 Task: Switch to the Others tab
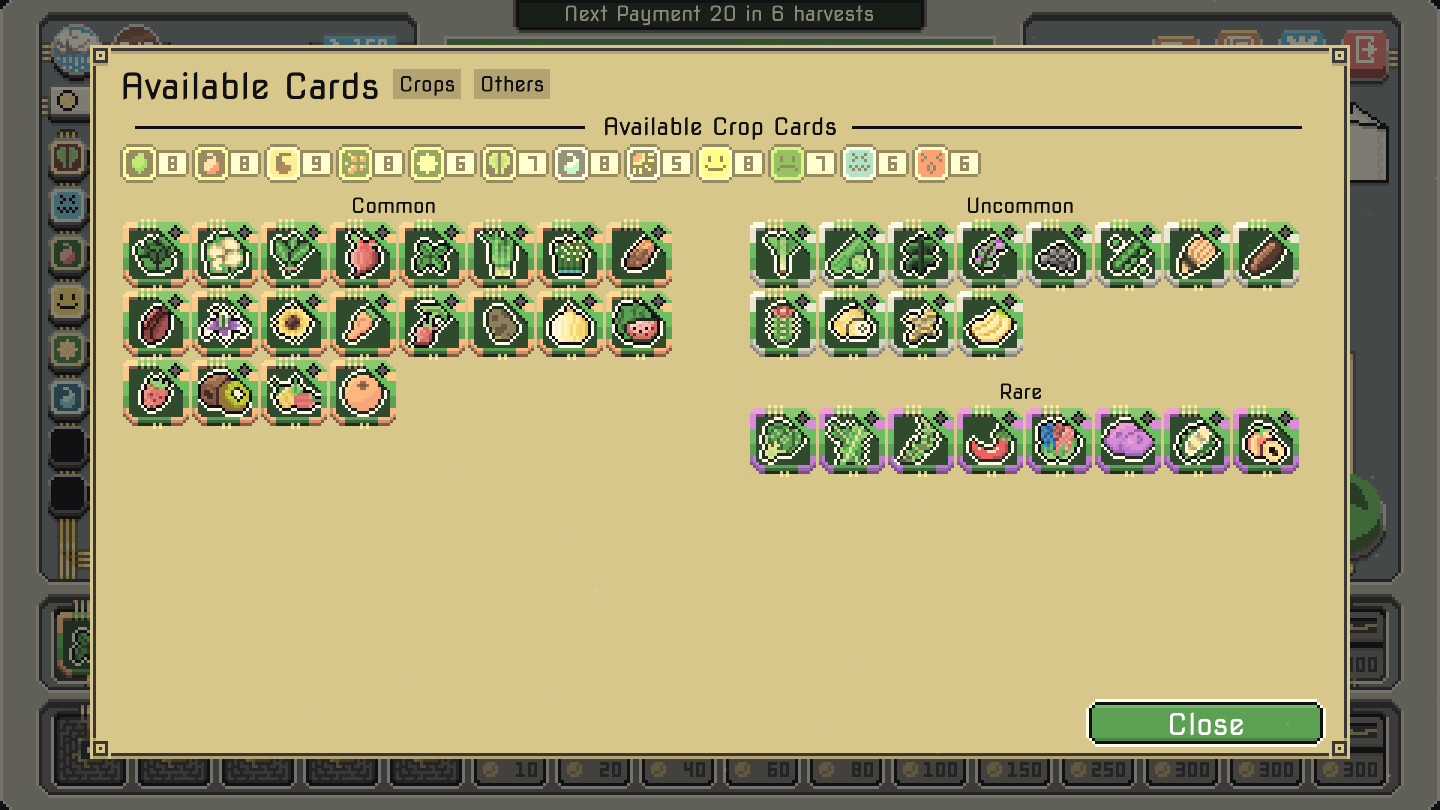(511, 84)
